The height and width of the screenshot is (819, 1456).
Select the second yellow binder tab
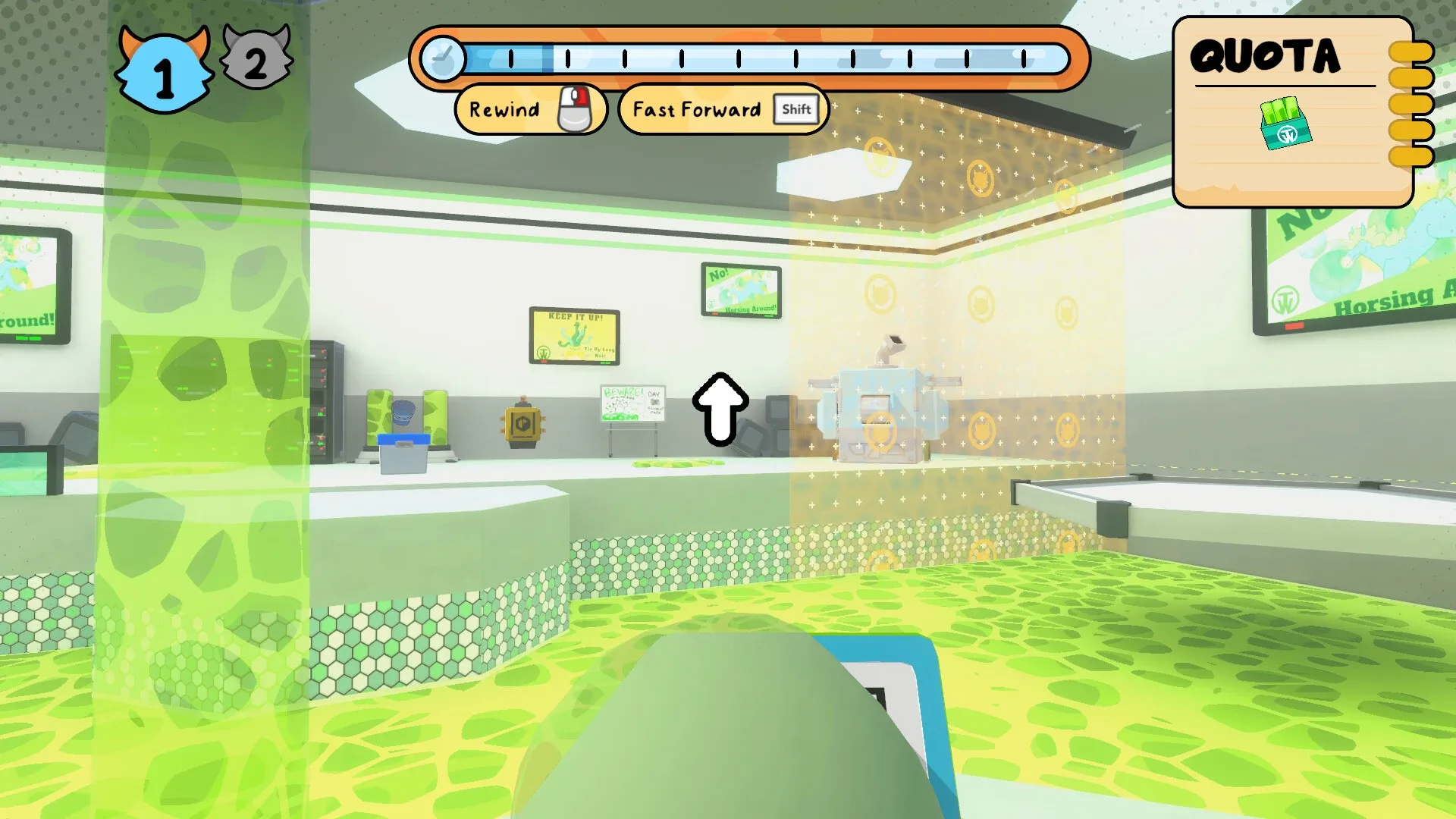click(1409, 76)
